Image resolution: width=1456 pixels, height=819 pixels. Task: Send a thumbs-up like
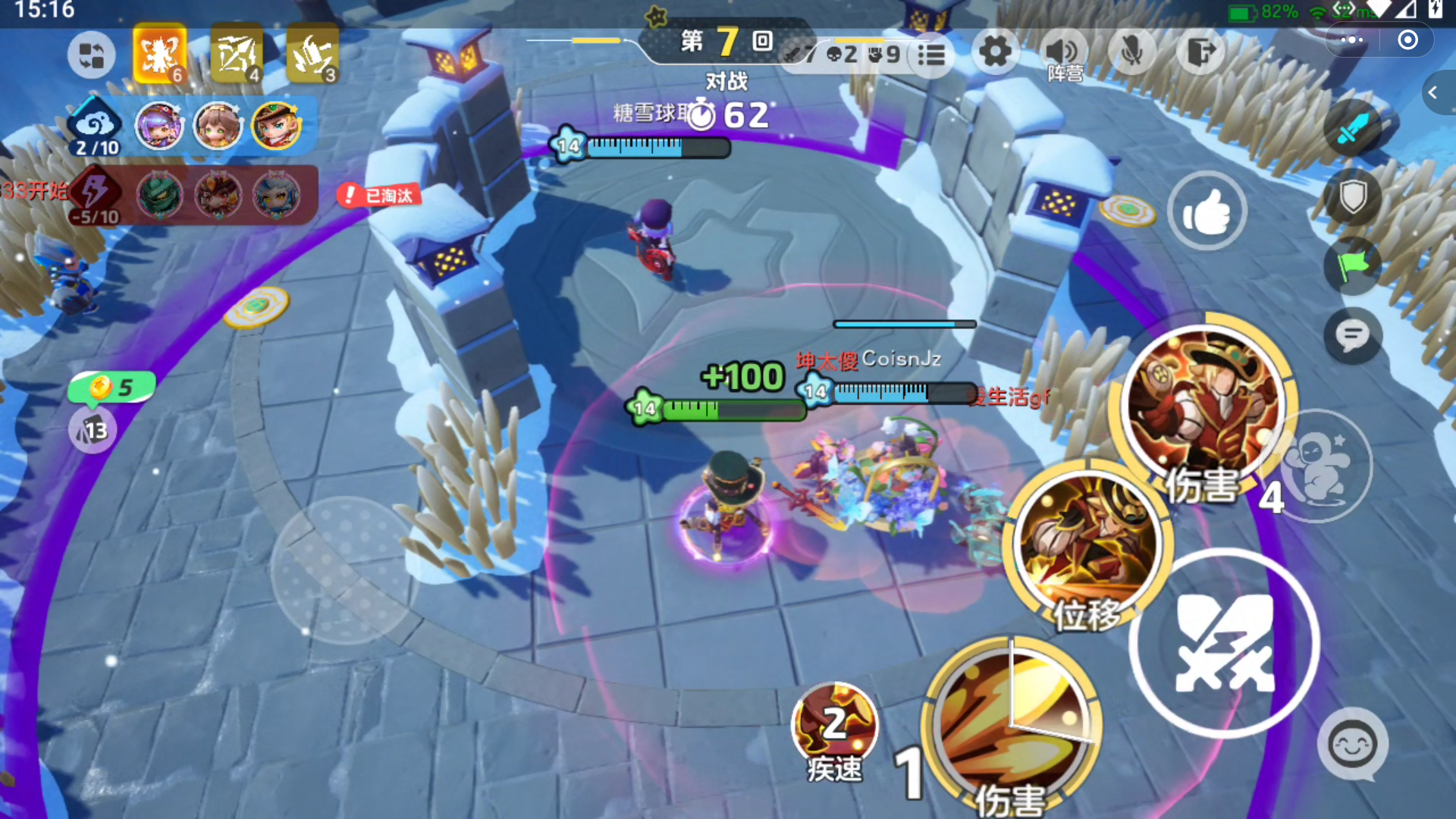(x=1207, y=212)
